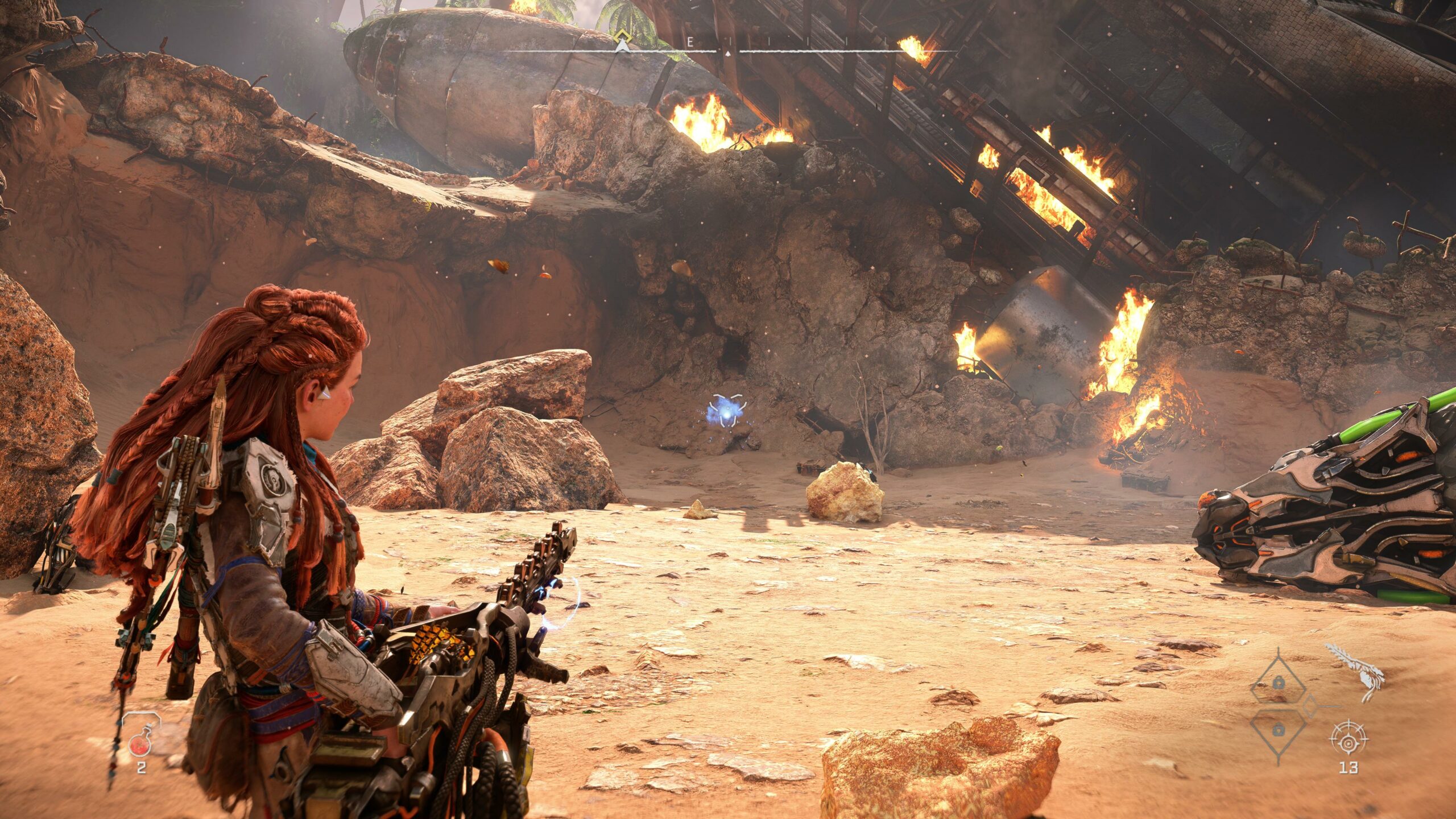Choose the crosshair ammo type icon
The image size is (1456, 819).
coord(1349,739)
